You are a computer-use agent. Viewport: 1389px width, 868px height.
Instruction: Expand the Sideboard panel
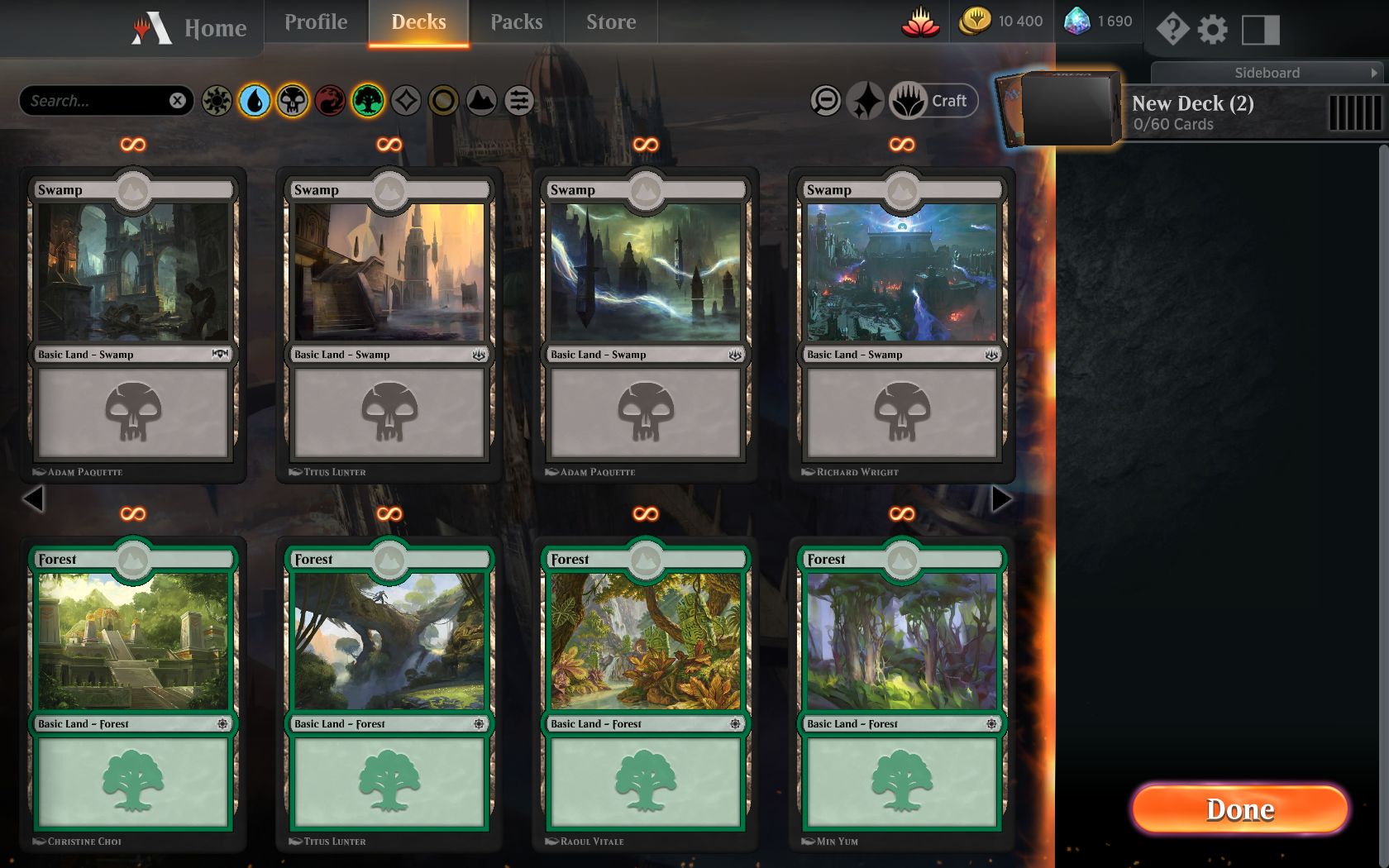point(1267,73)
